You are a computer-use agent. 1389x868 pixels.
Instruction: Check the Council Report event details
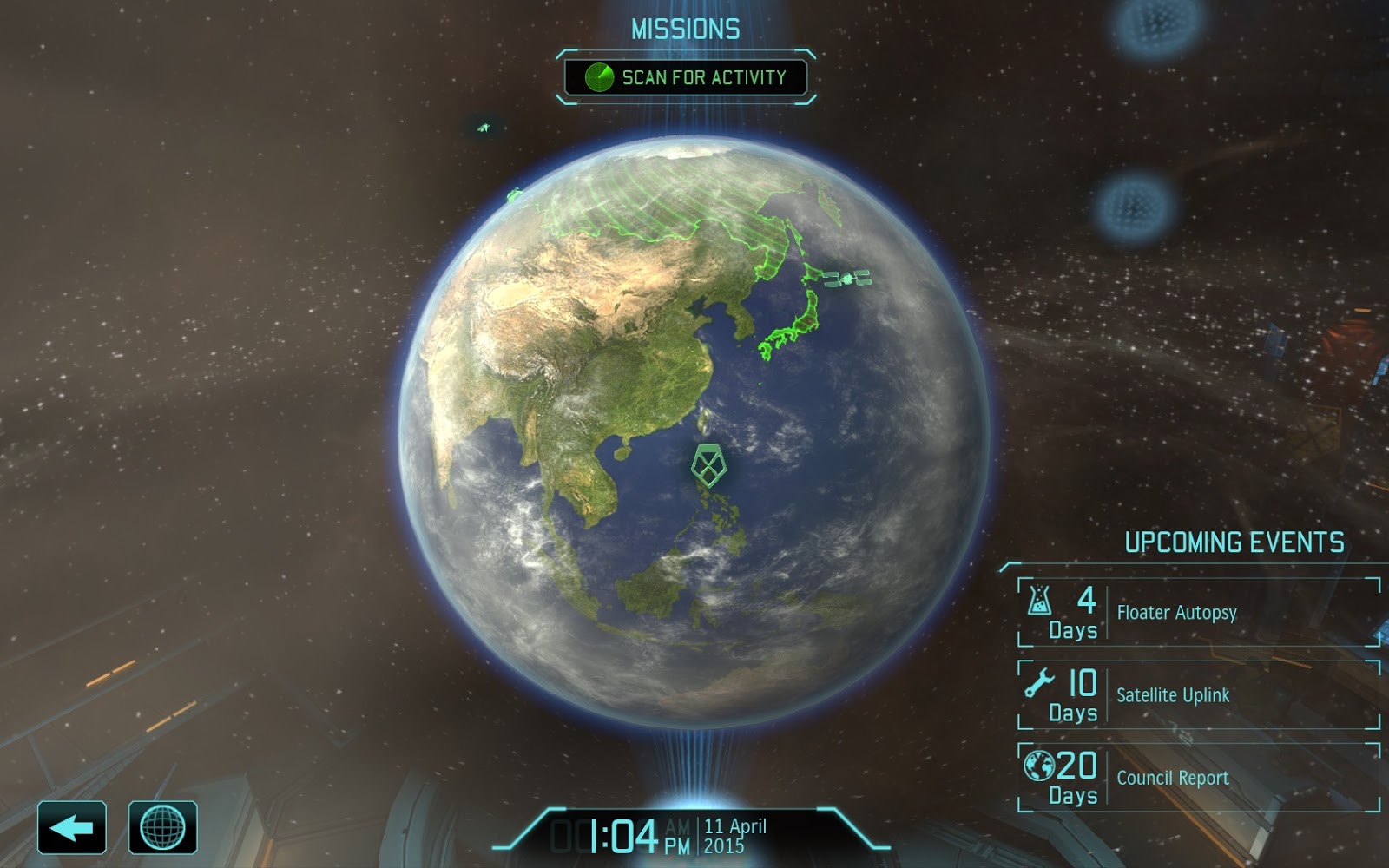pyautogui.click(x=1172, y=778)
